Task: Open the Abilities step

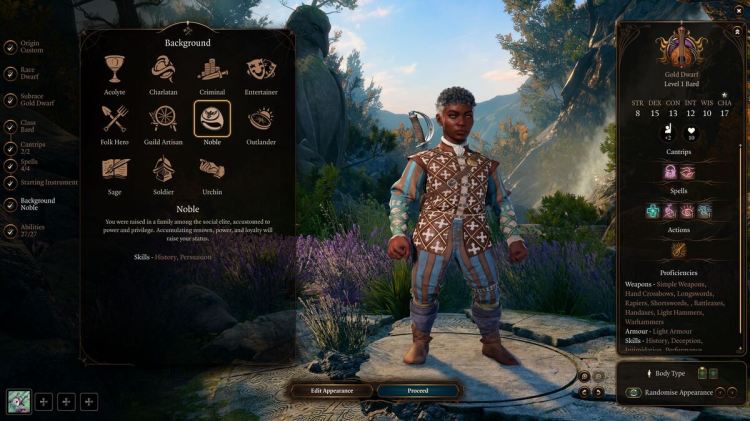Action: pyautogui.click(x=30, y=229)
